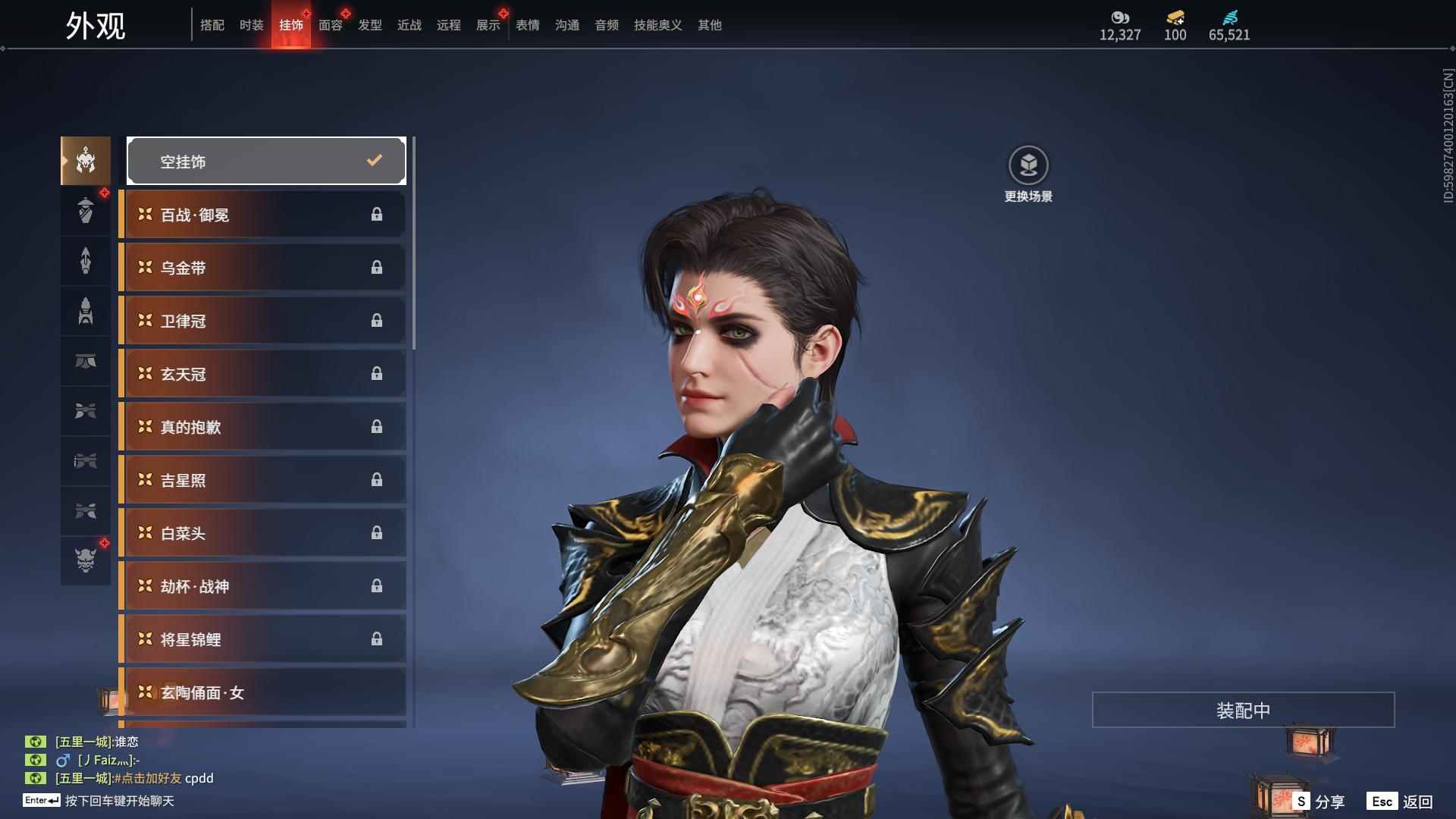The image size is (1456, 819).
Task: Choose the 空挂饰 empty accessory entry
Action: tap(266, 161)
